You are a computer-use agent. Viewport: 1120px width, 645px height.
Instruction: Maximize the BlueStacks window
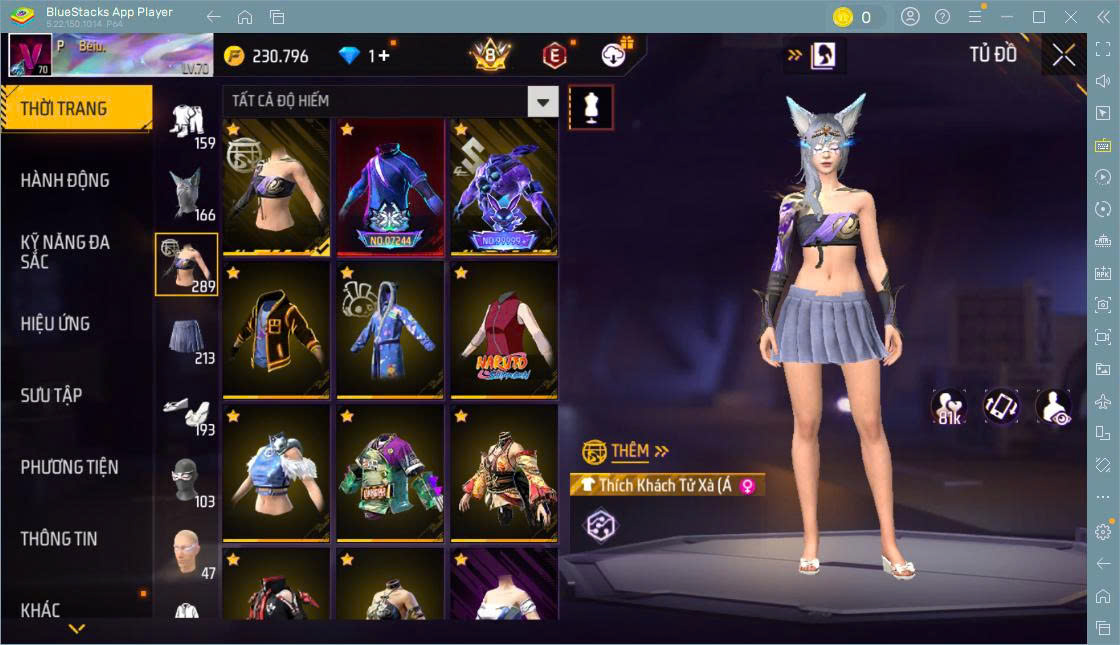pyautogui.click(x=1039, y=17)
